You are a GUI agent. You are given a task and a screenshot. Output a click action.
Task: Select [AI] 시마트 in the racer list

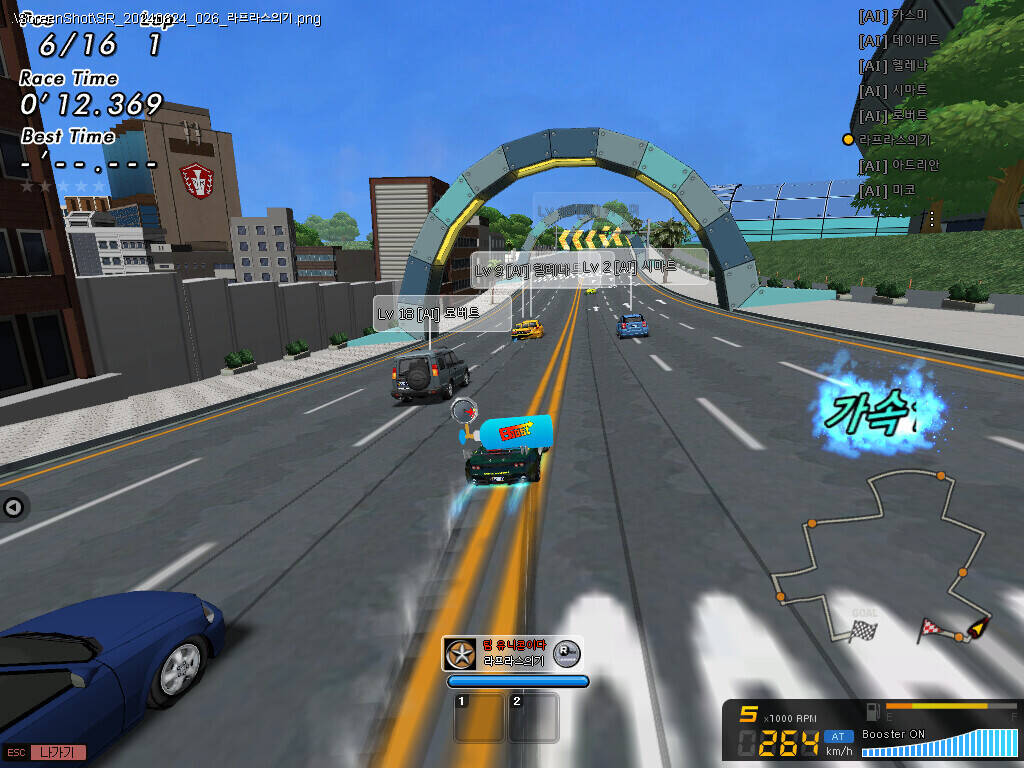coord(893,91)
